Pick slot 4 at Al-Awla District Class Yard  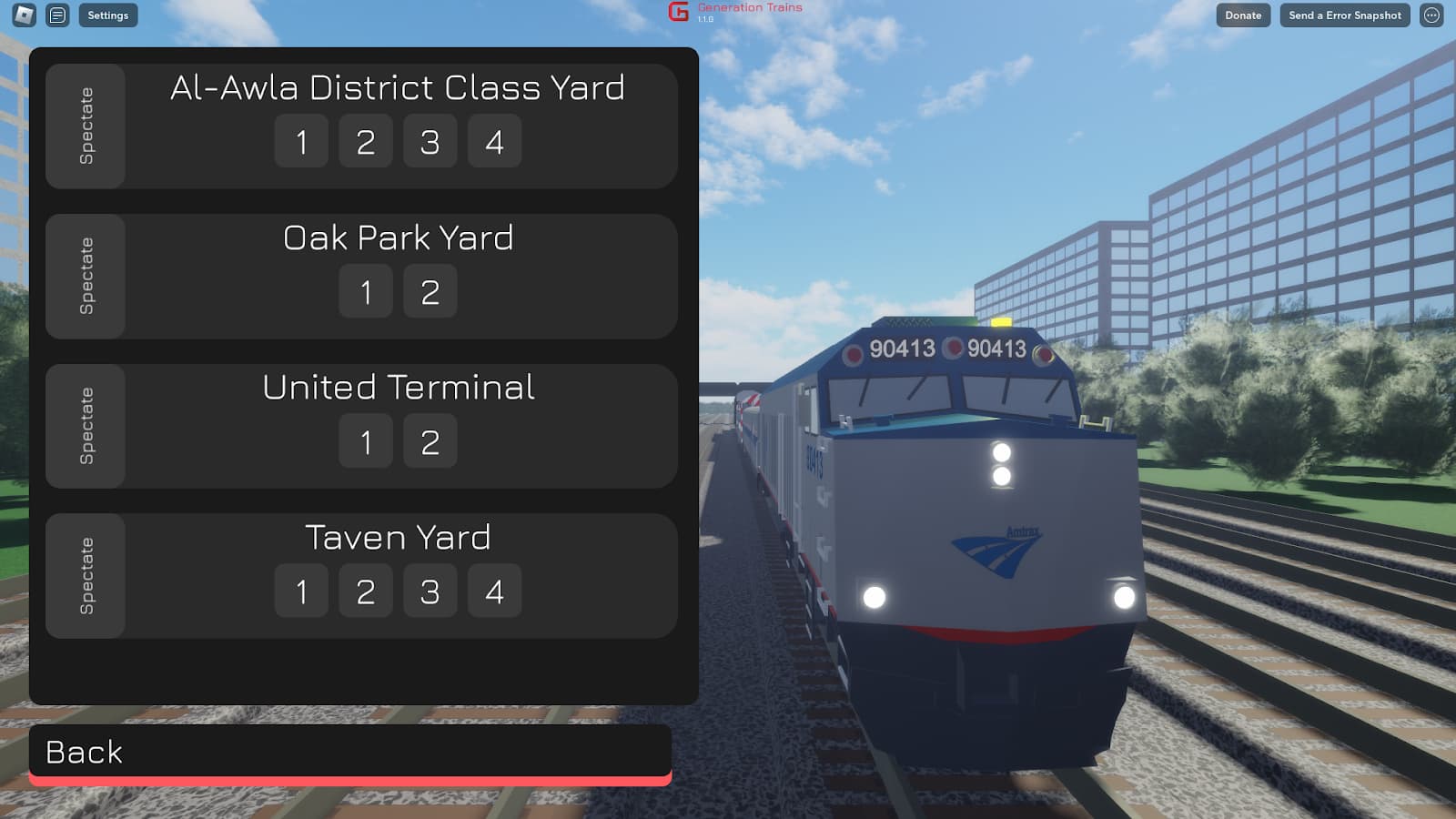(x=494, y=141)
